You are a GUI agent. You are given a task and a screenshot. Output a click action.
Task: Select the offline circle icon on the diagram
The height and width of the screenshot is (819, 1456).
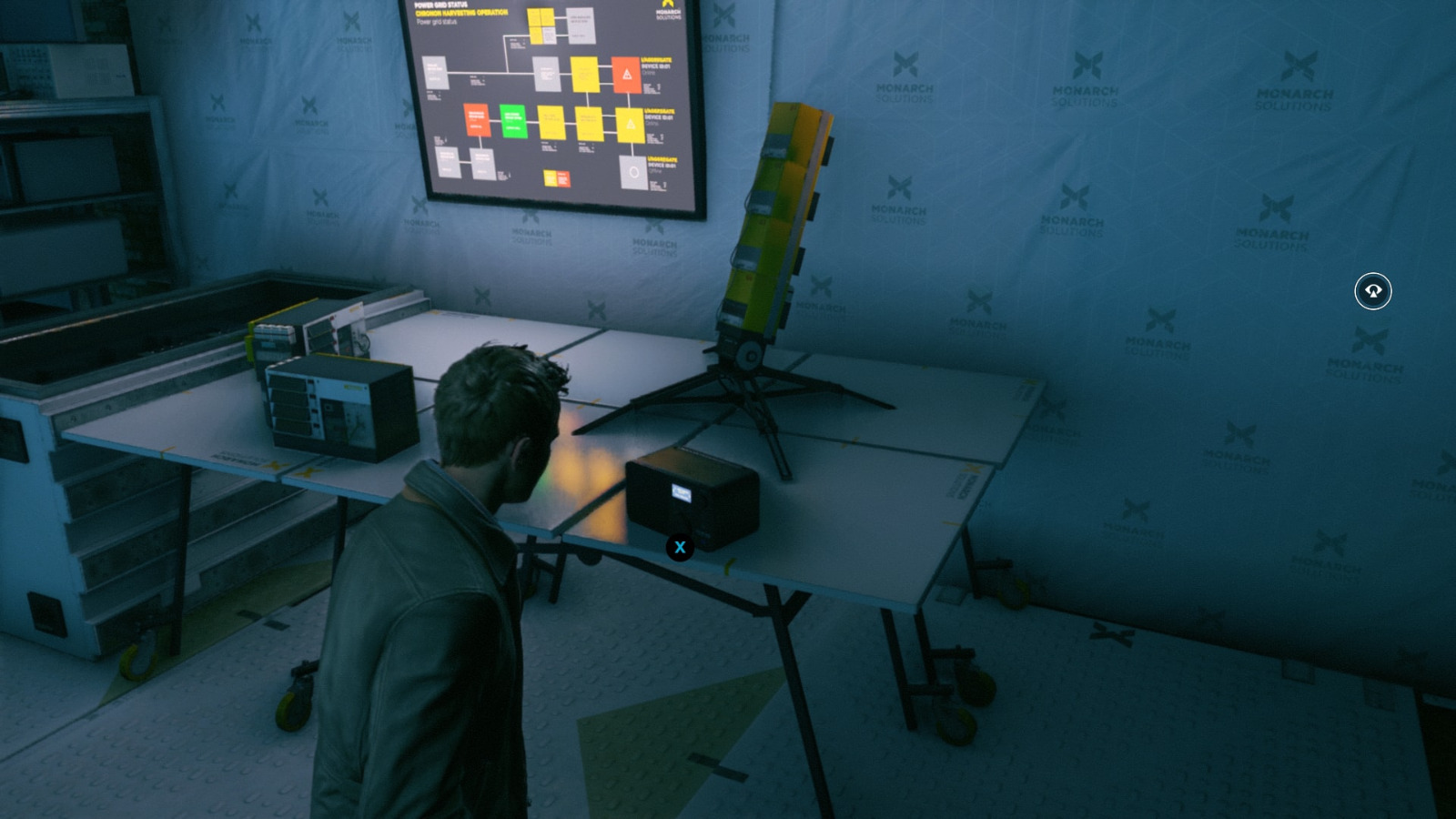pos(634,174)
